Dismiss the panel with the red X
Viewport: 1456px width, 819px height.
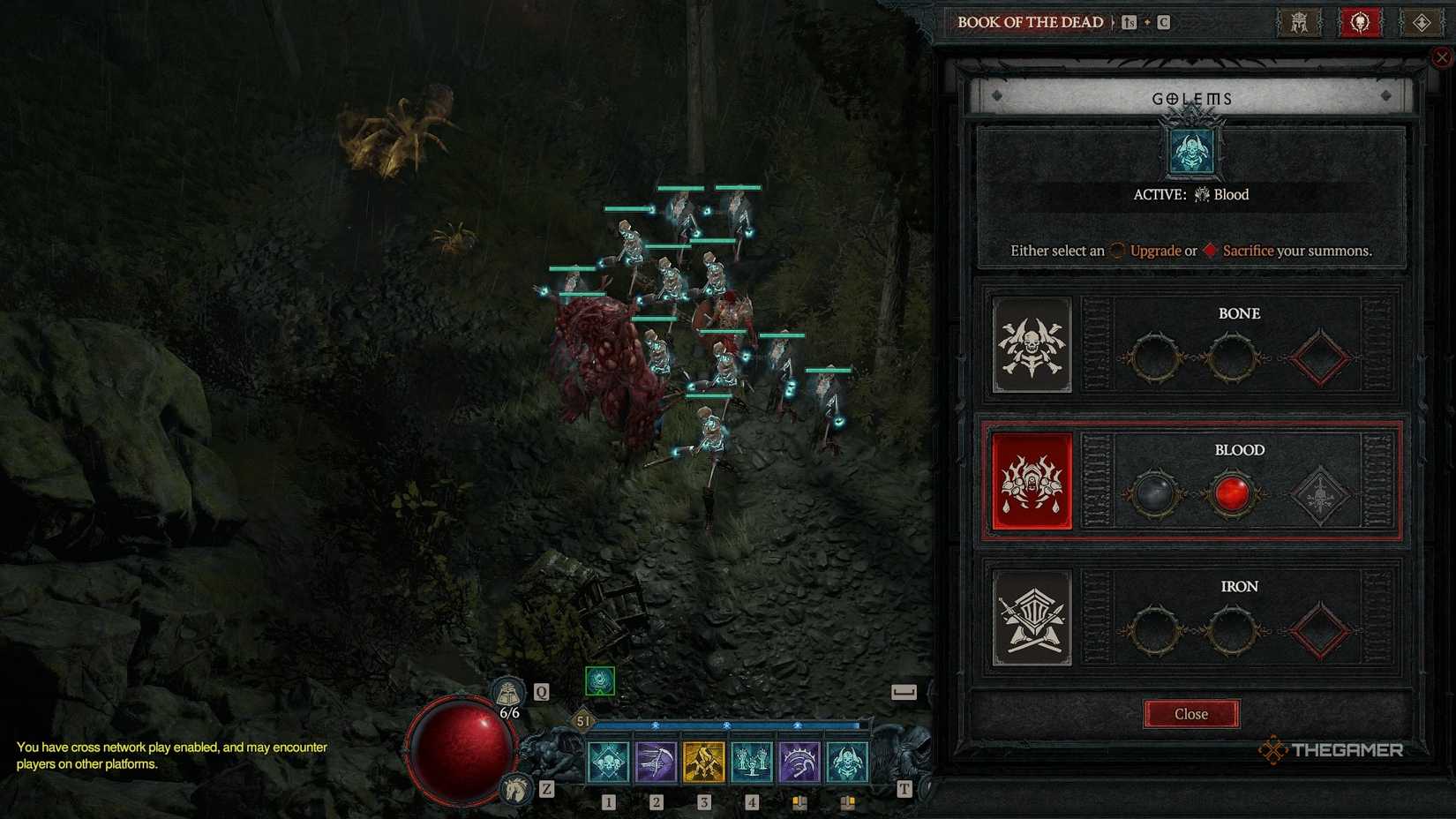[x=1443, y=56]
